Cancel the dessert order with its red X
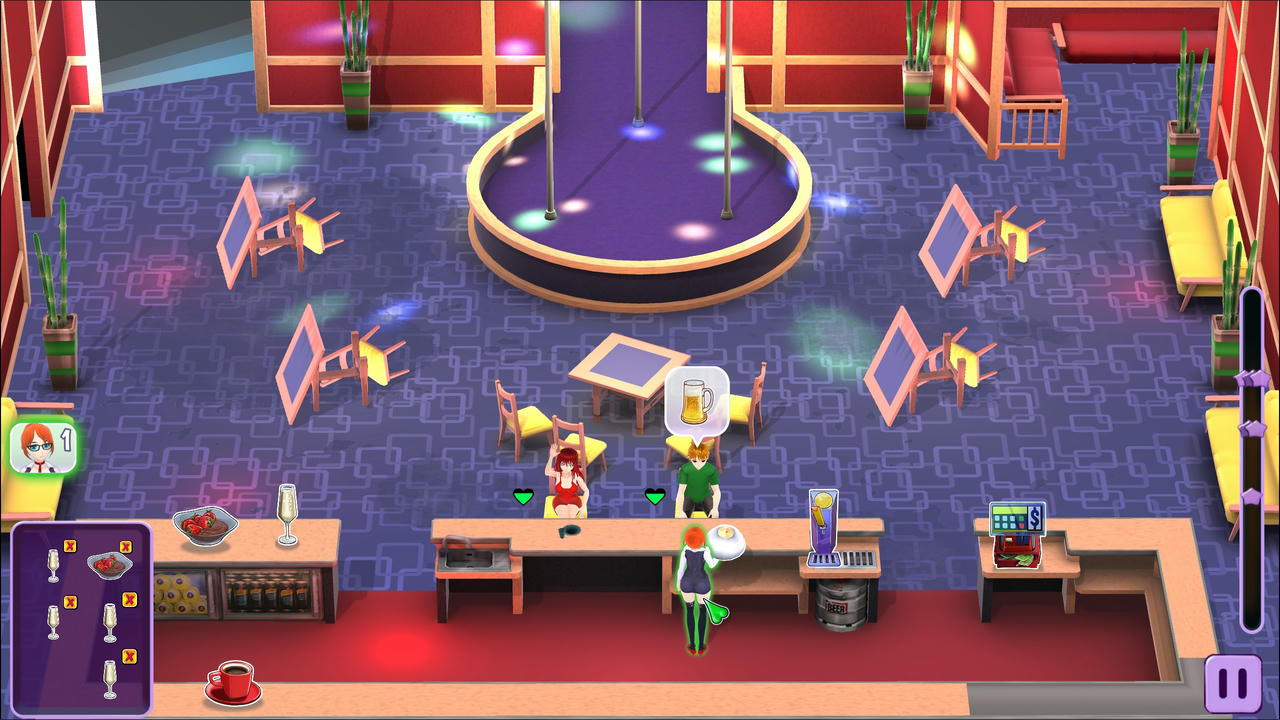 [x=125, y=546]
